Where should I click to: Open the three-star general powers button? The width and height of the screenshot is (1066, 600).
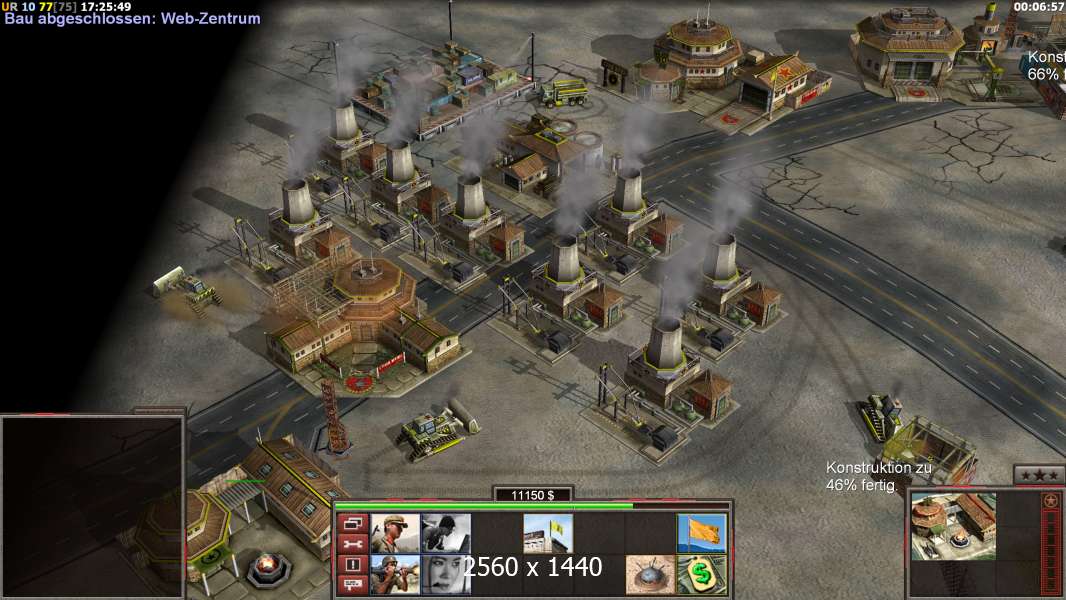[1038, 475]
